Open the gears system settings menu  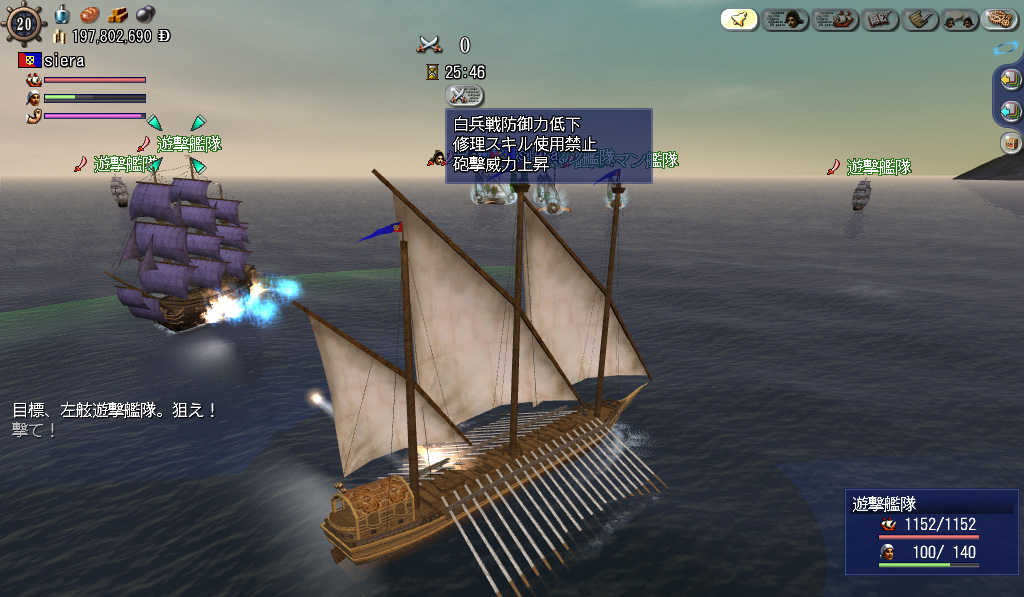998,19
